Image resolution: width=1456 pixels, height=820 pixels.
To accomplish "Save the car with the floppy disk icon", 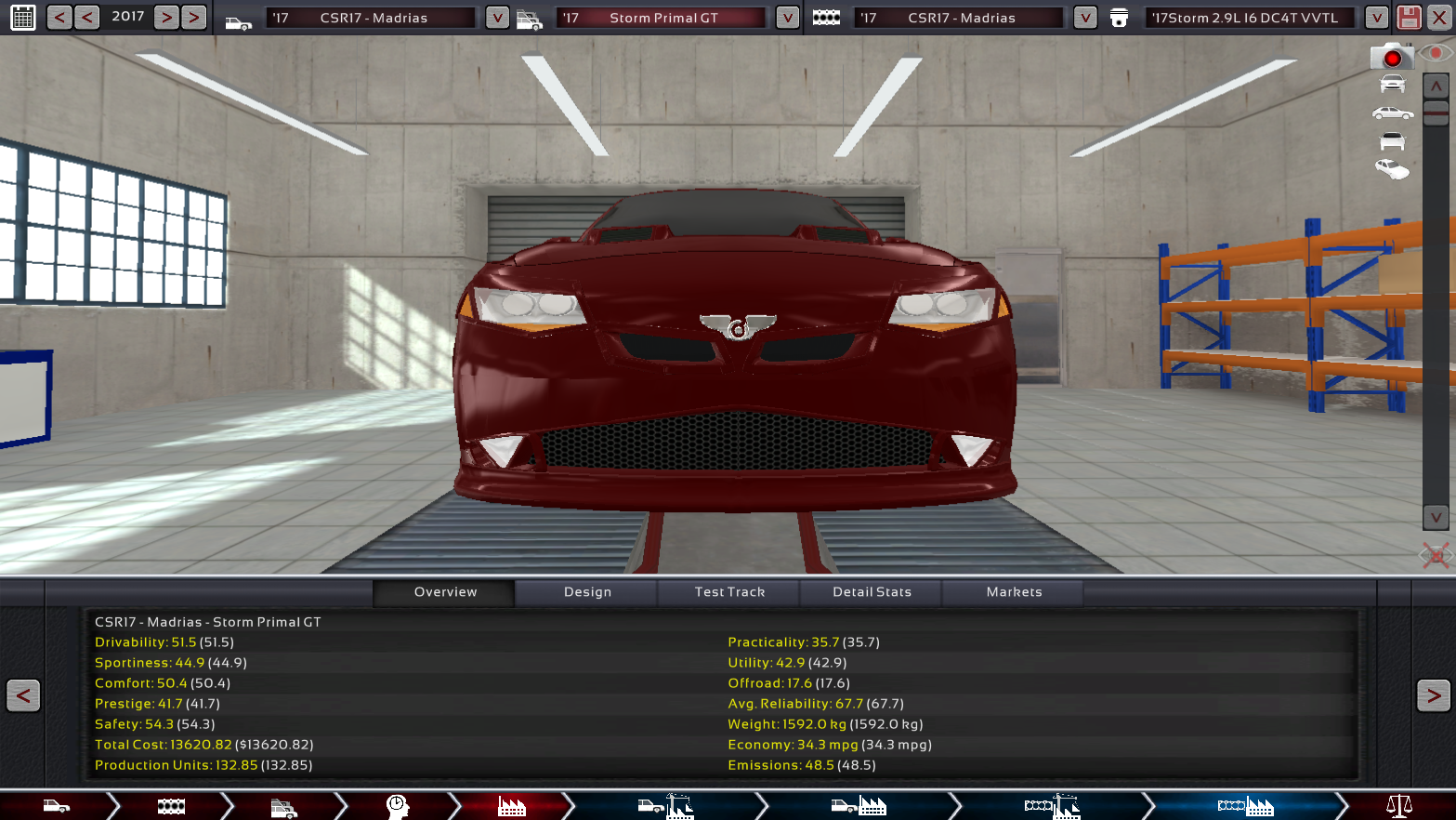I will pos(1409,18).
